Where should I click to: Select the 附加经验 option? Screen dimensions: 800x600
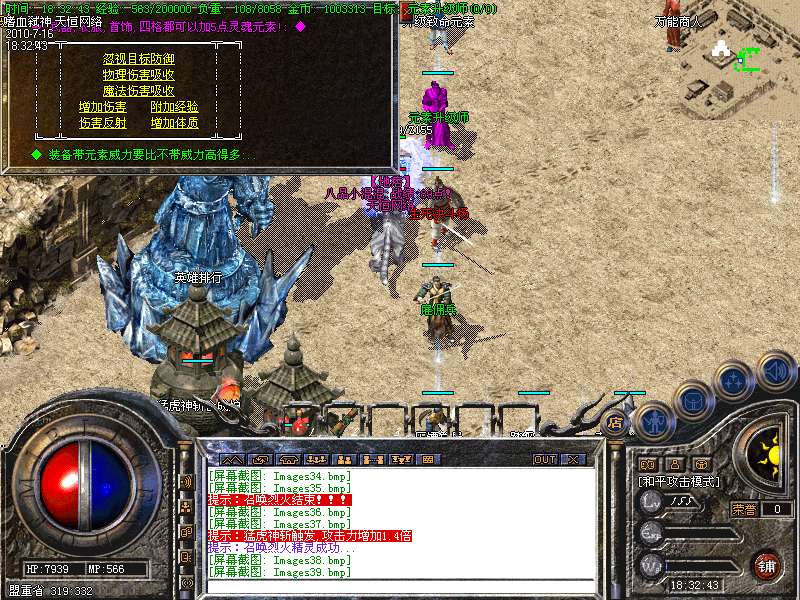[174, 107]
